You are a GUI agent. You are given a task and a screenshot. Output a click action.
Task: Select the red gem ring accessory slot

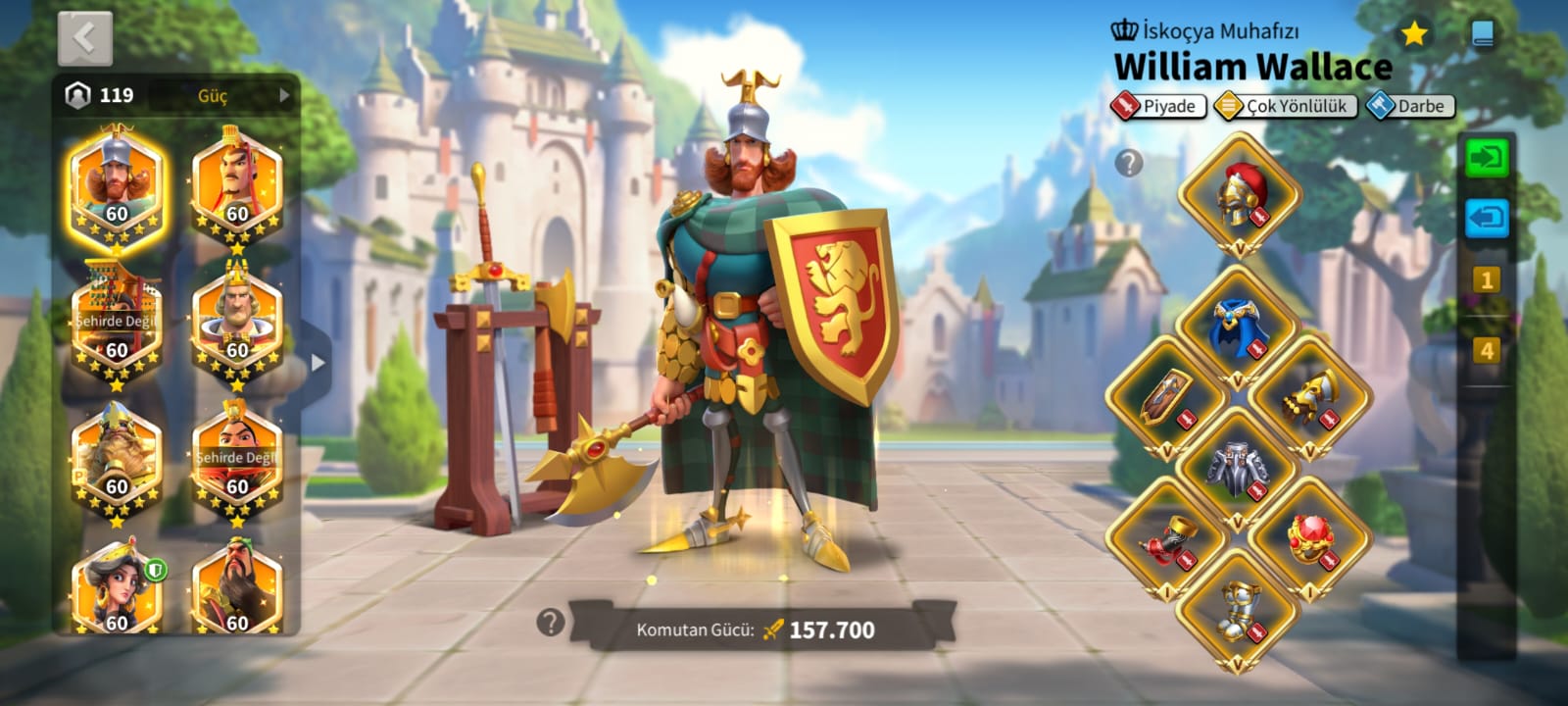tap(1310, 537)
